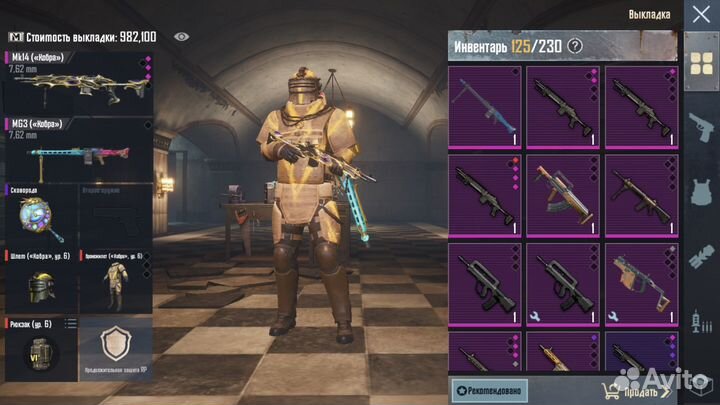The height and width of the screenshot is (405, 720).
Task: Switch to the armor vest category tab
Action: [x=698, y=192]
